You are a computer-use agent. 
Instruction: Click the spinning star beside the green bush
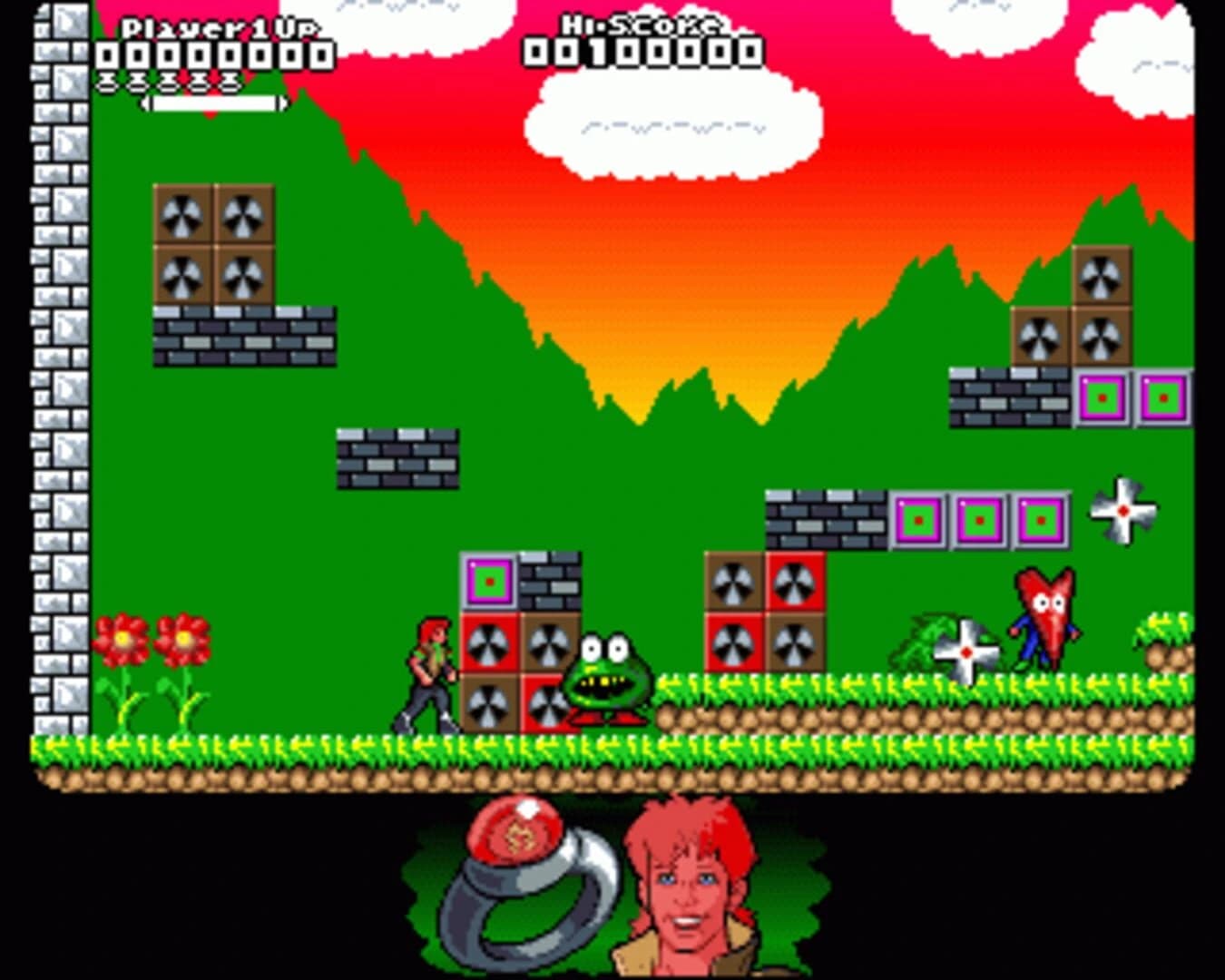click(965, 652)
